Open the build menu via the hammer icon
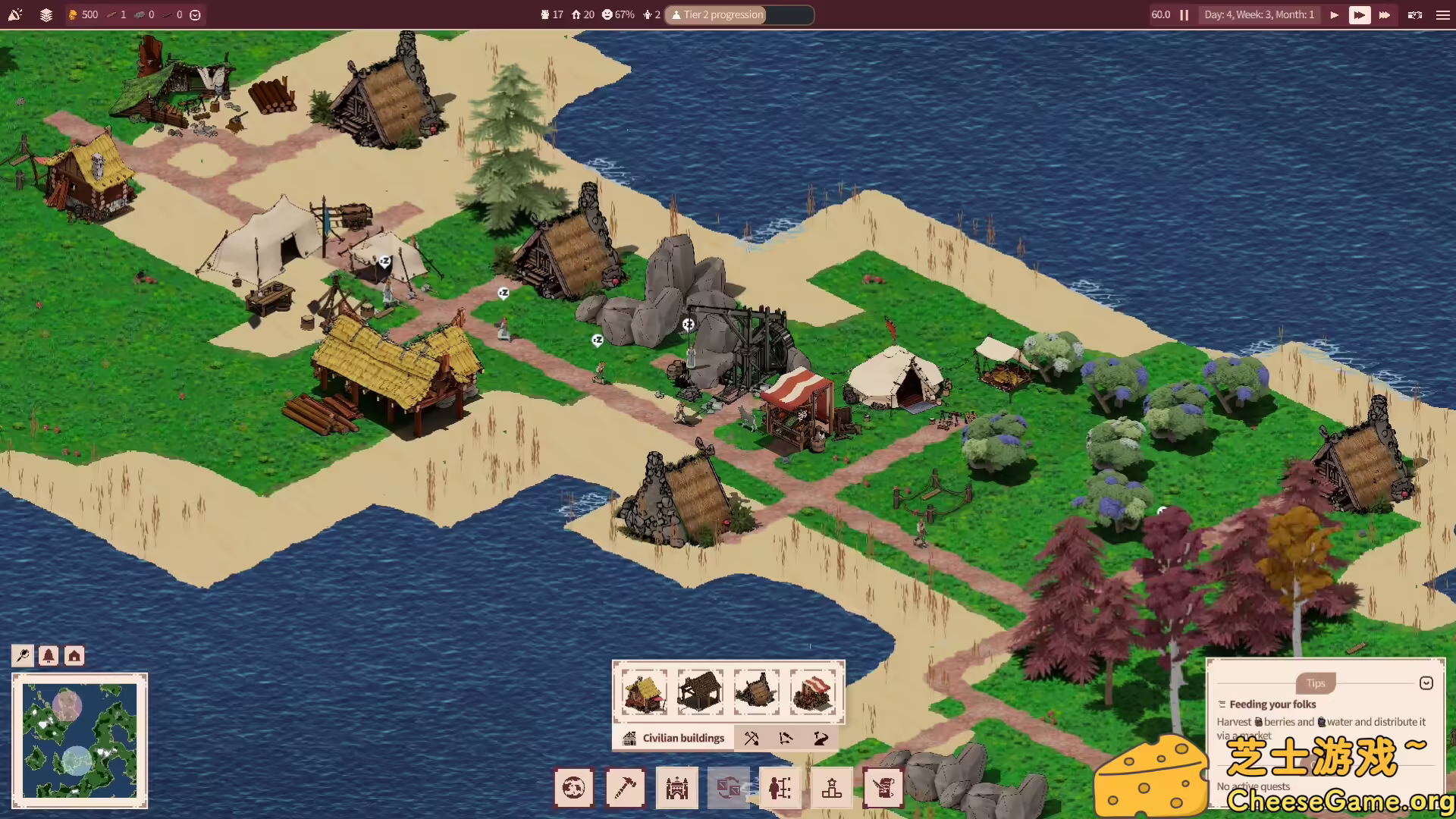 (x=626, y=788)
